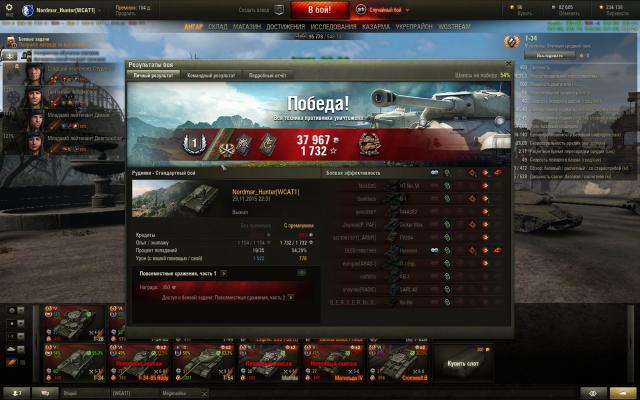640x400 pixels.
Task: Click the Ангар hangar menu tab
Action: click(x=190, y=27)
